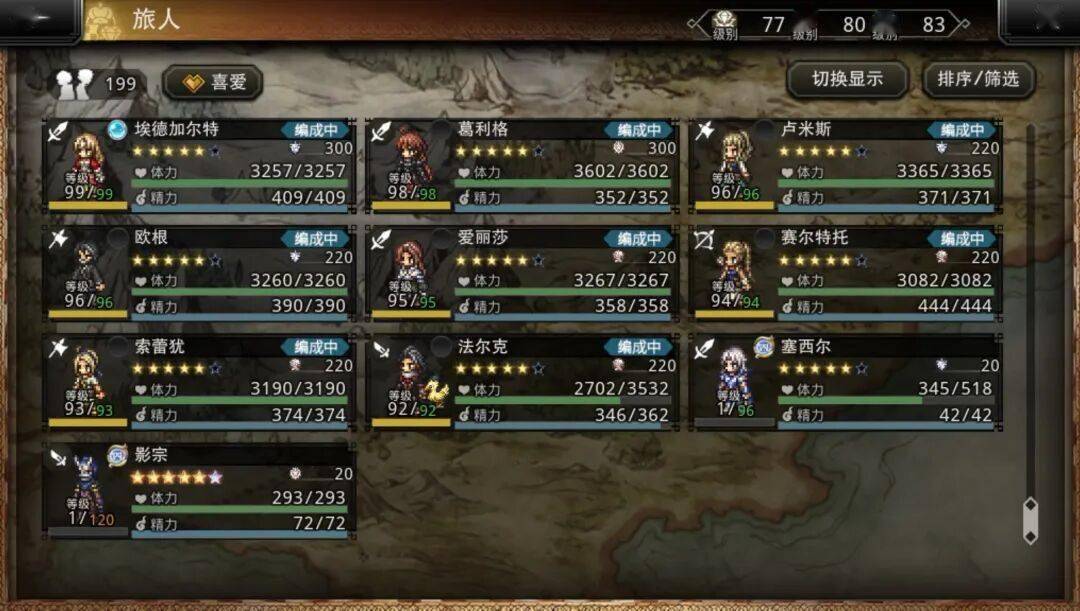The height and width of the screenshot is (611, 1080).
Task: Choose traveler 卢米斯
Action: tap(846, 164)
